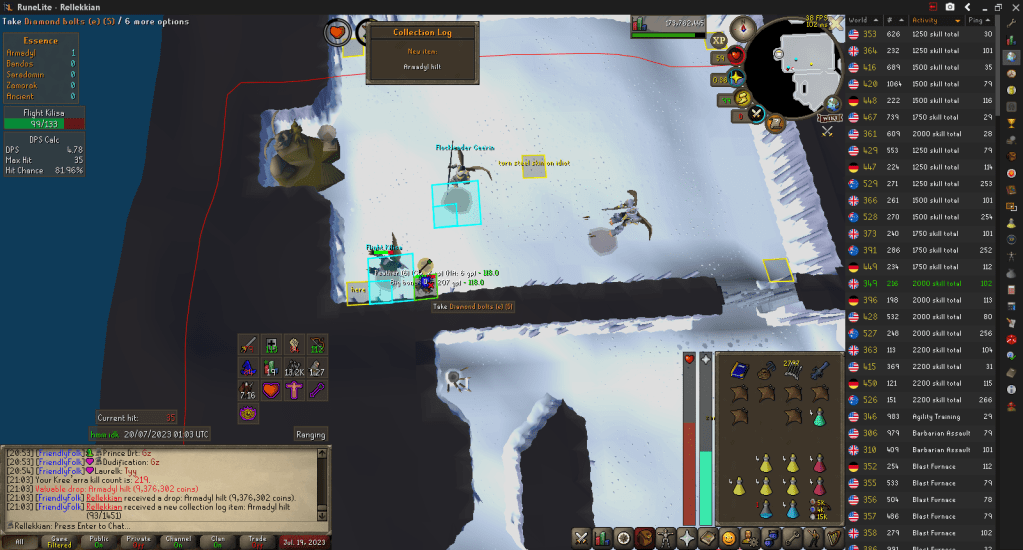Open the Combat Options tab
The image size is (1023, 550).
point(583,538)
